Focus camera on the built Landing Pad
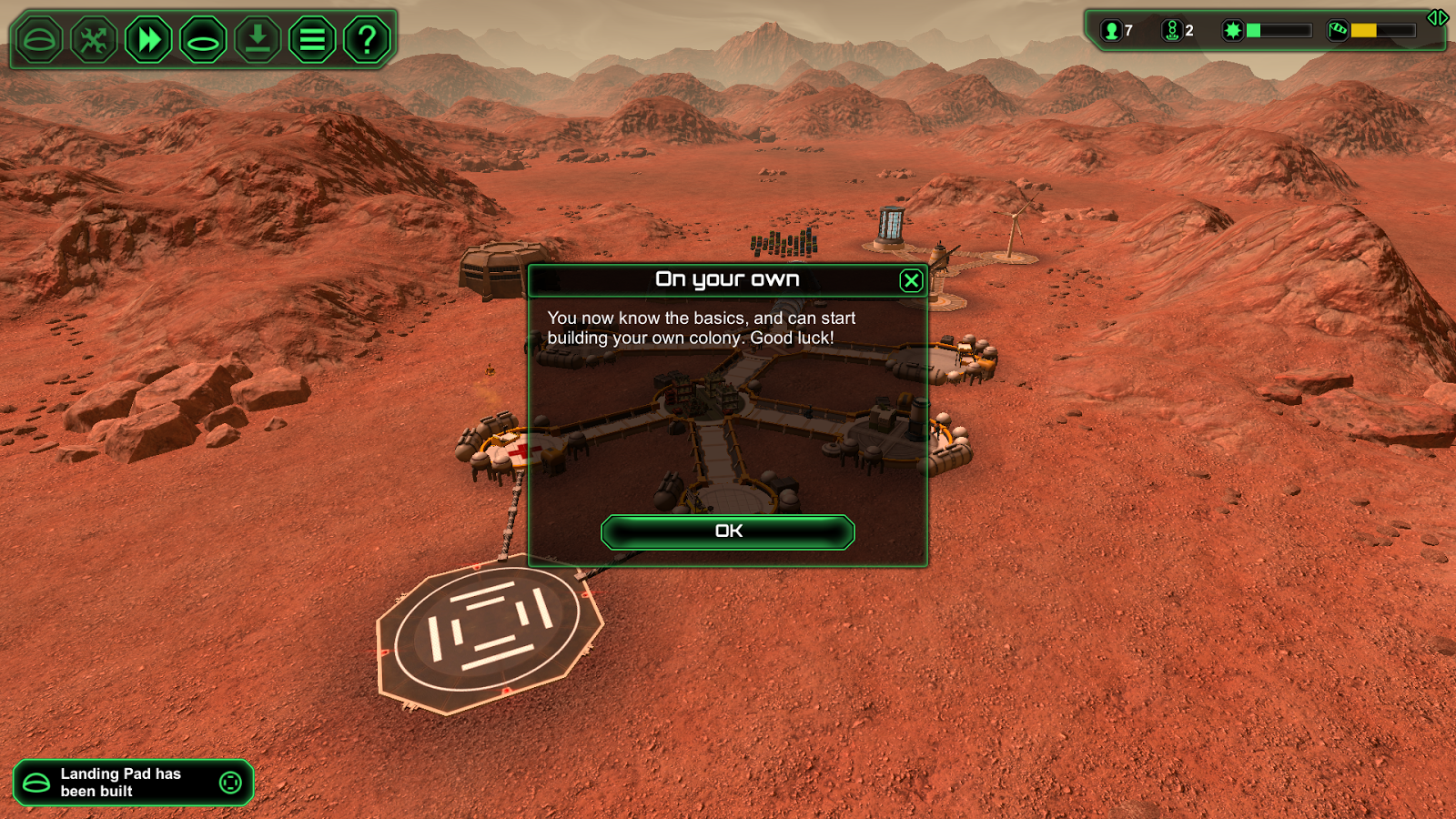This screenshot has height=819, width=1456. [231, 783]
